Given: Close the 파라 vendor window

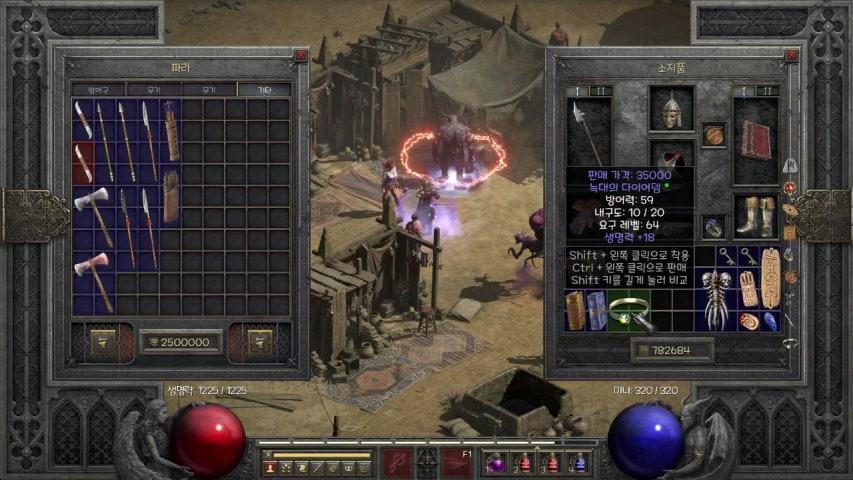Looking at the screenshot, I should click(x=301, y=56).
